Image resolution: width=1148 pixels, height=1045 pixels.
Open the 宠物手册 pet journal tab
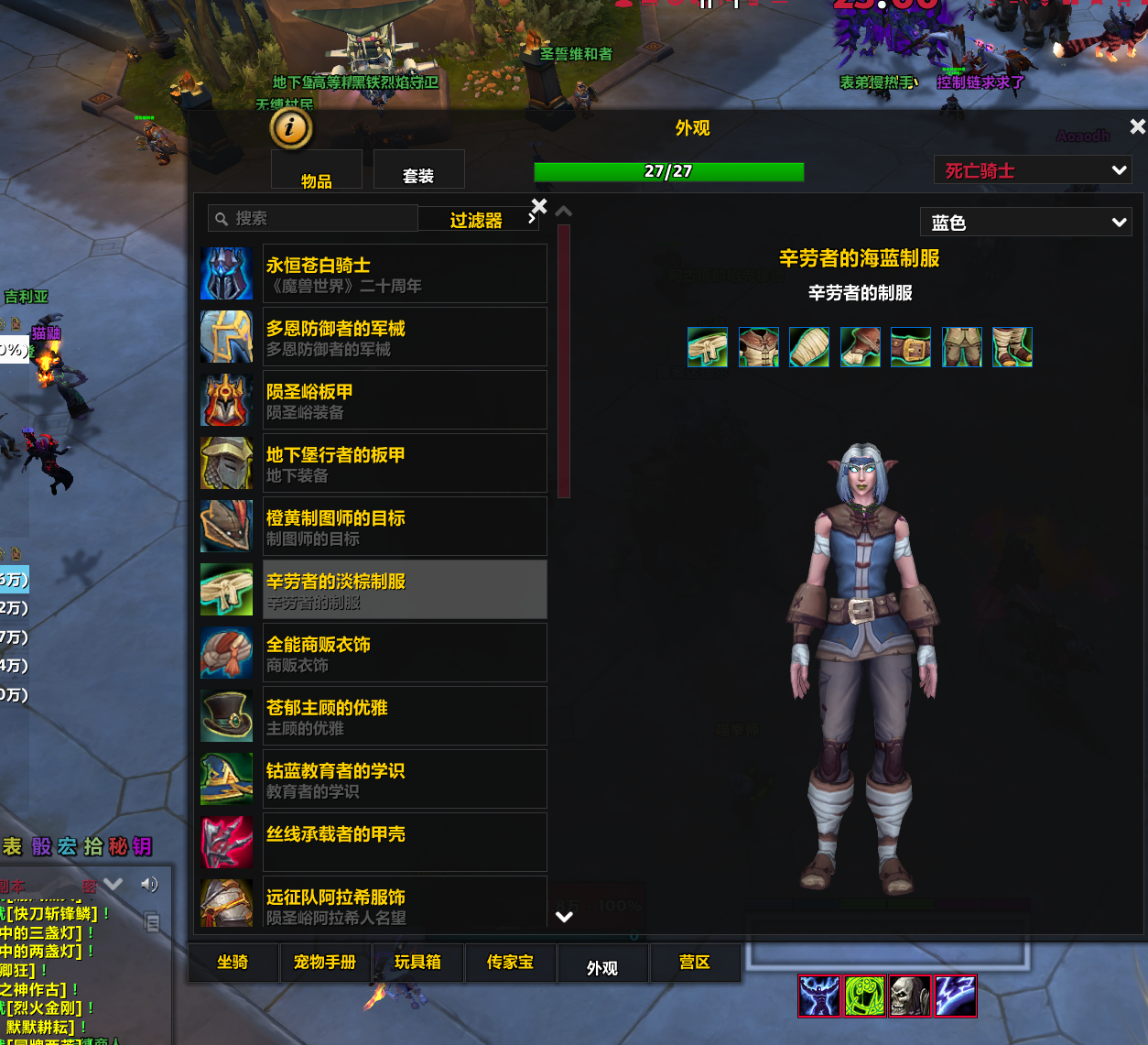[x=325, y=963]
